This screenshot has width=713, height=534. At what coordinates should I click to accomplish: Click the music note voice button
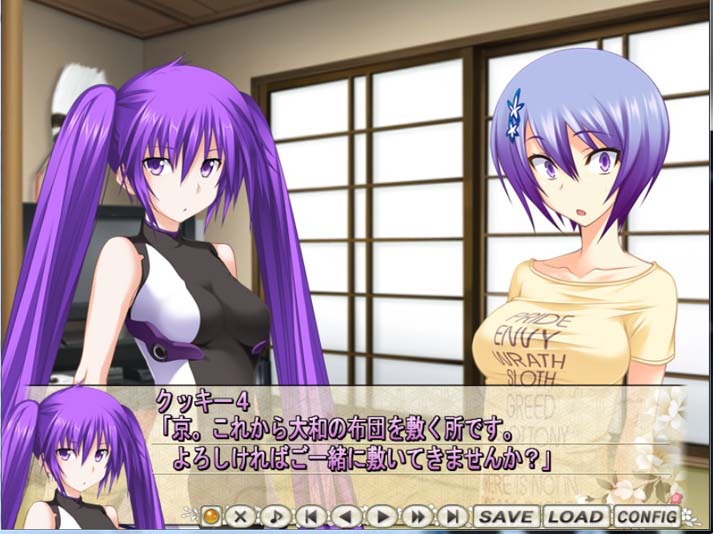pyautogui.click(x=276, y=517)
